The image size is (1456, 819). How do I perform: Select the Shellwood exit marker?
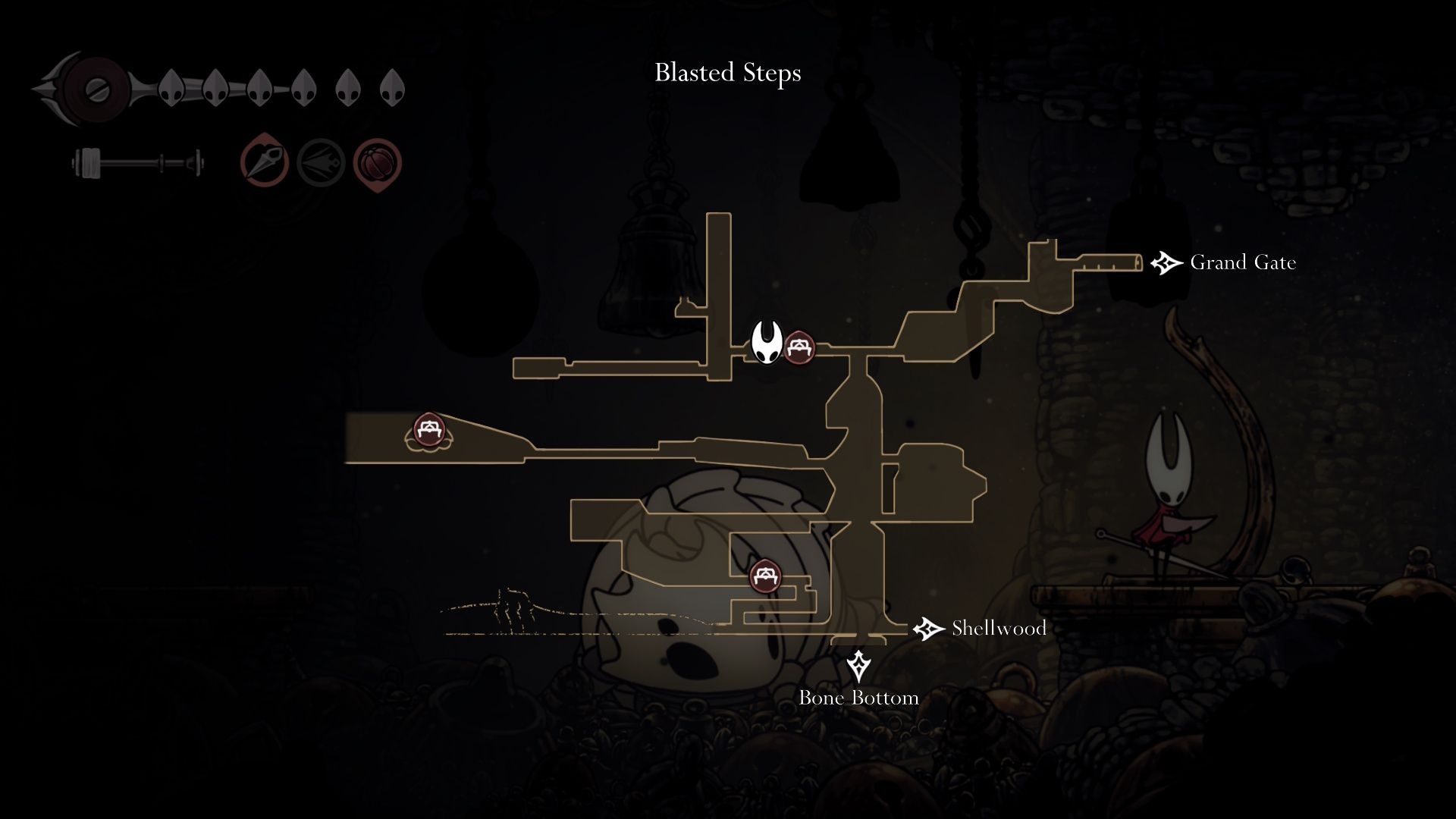click(x=927, y=629)
